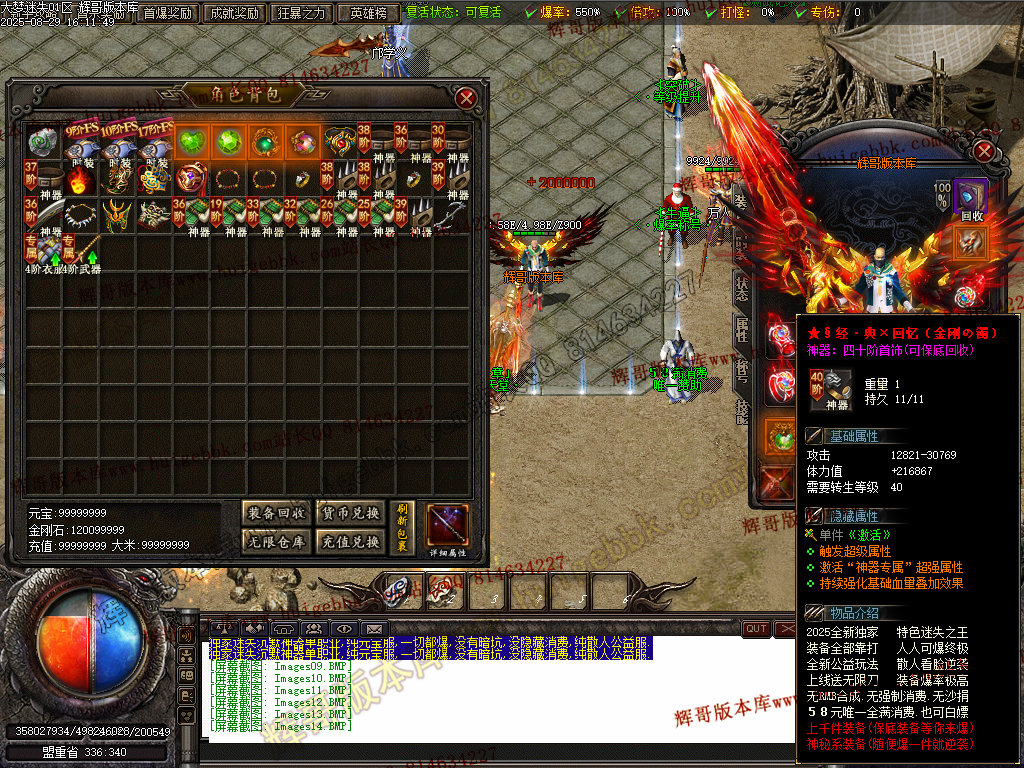
Task: Close the 角色背包 inventory window
Action: coord(466,97)
